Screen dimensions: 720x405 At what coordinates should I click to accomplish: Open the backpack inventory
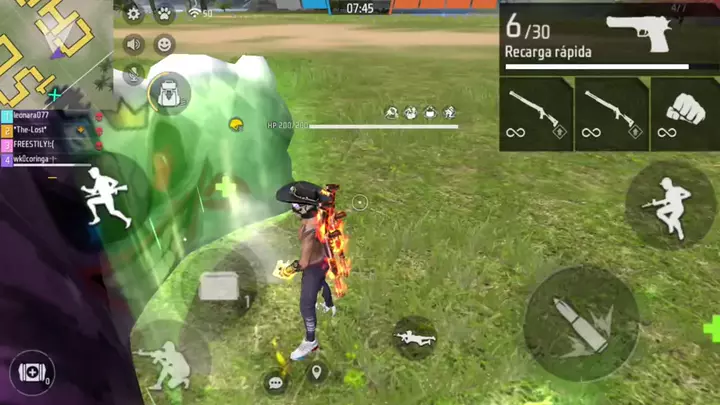[x=169, y=93]
